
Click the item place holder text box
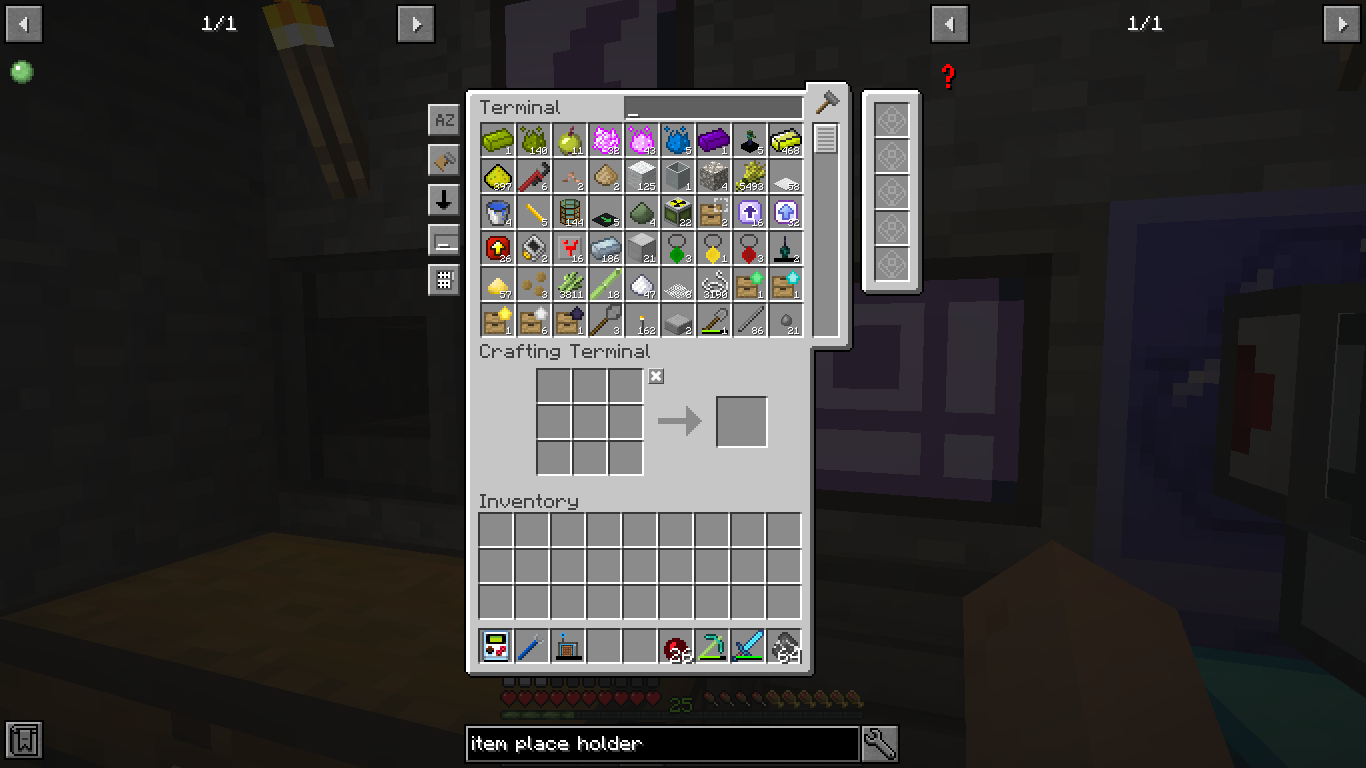pos(663,744)
